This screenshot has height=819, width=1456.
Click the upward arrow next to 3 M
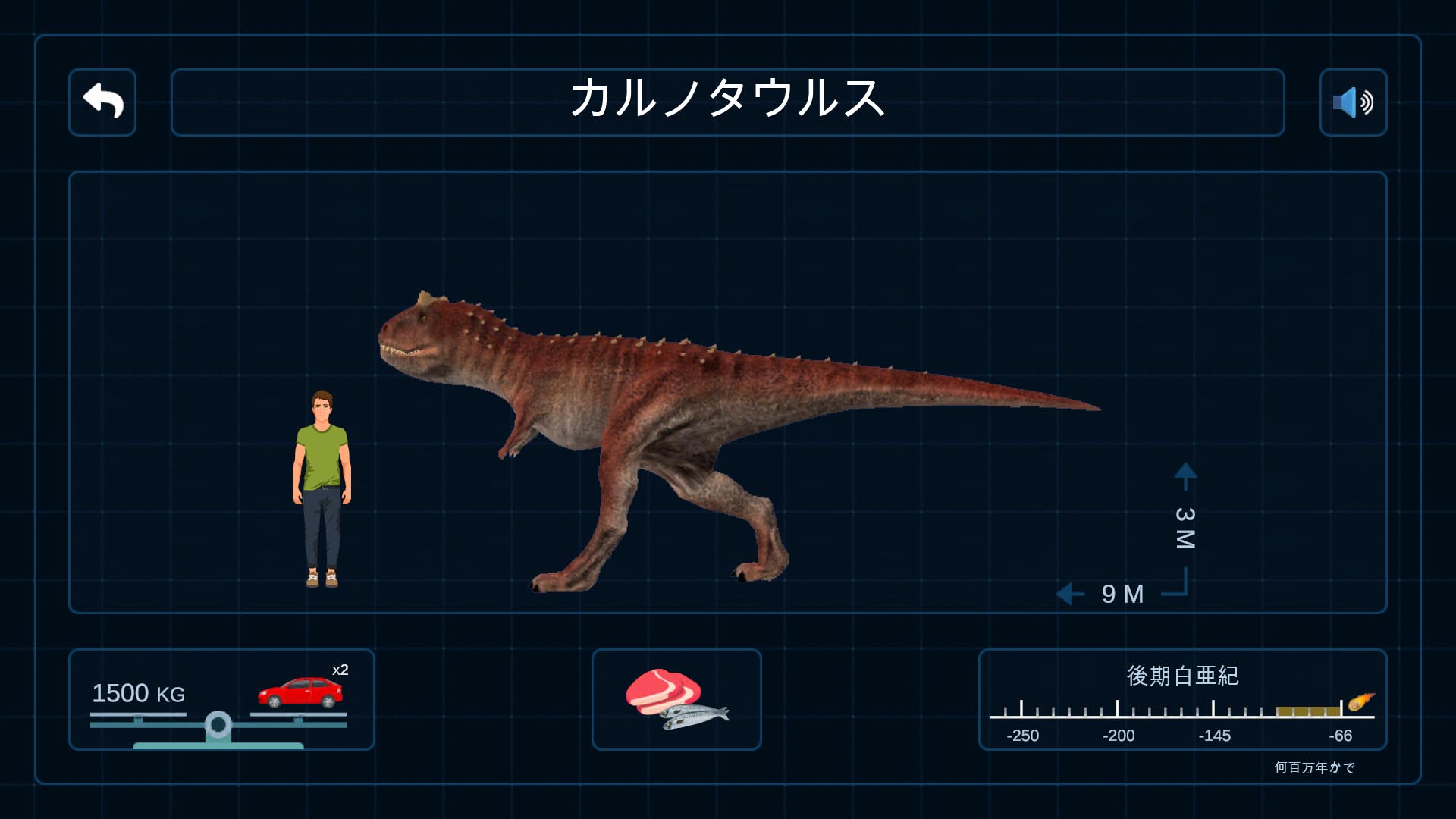(x=1184, y=472)
